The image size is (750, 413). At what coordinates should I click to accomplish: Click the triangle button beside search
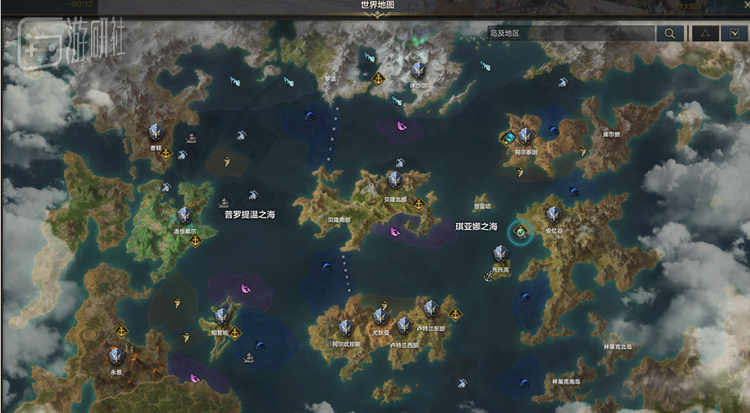tap(706, 33)
